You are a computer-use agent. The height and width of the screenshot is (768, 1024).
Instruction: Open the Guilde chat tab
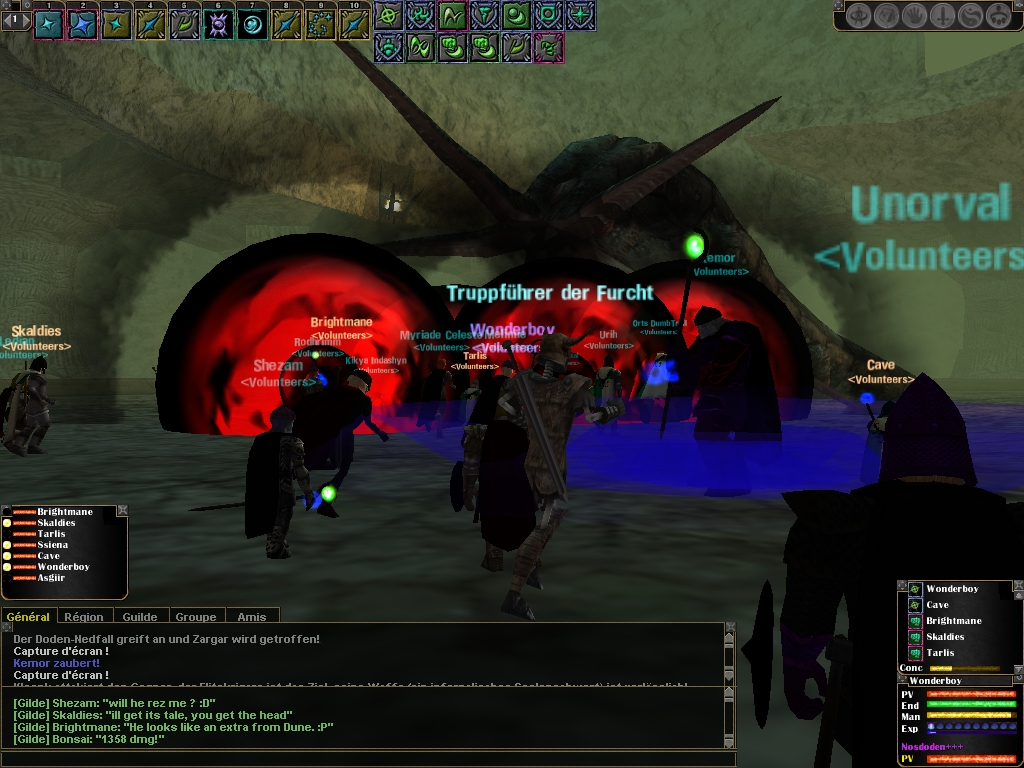pos(139,617)
